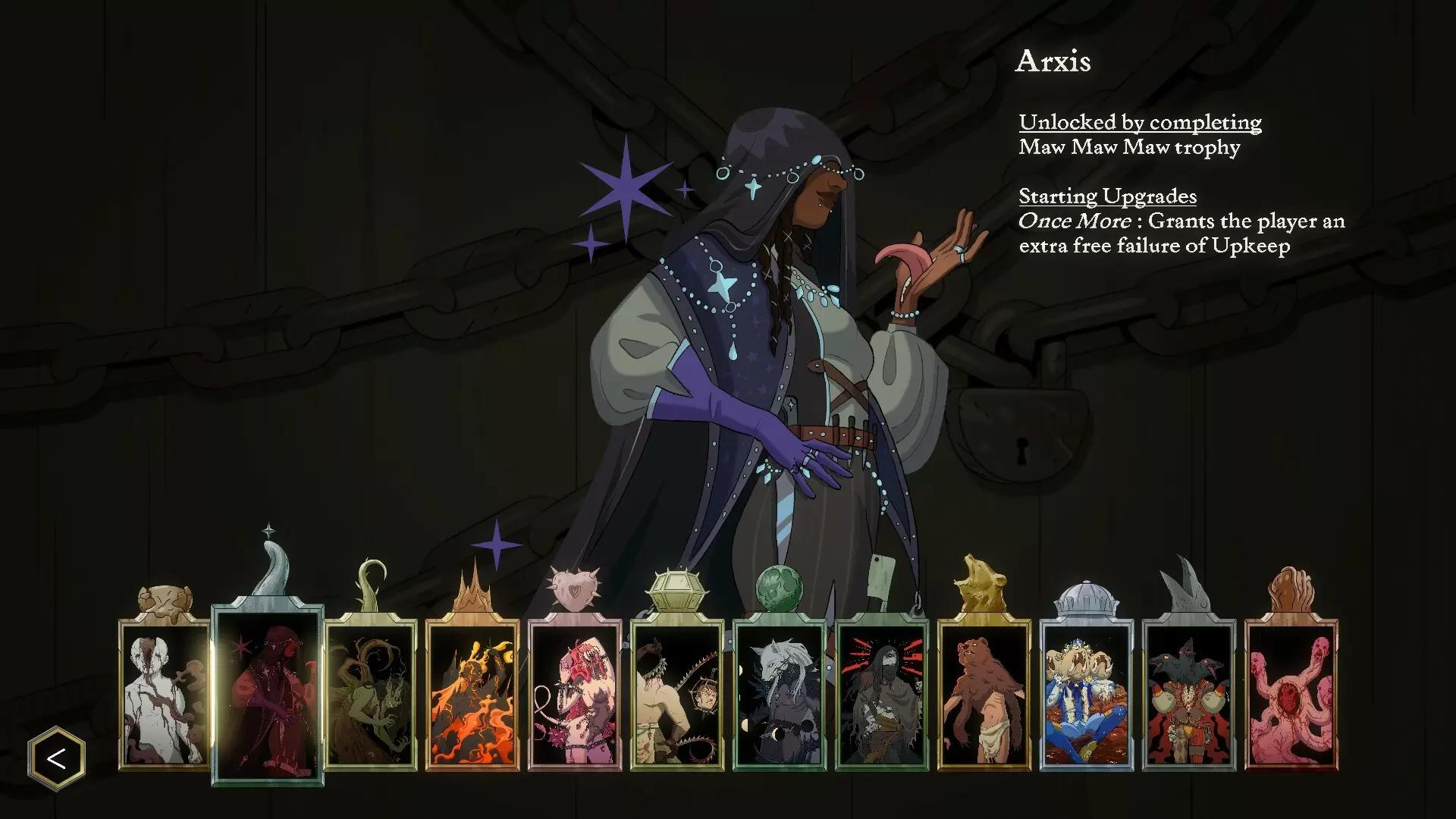Go back with the hexagon arrow button
Screen dimensions: 1456x819
tap(57, 758)
